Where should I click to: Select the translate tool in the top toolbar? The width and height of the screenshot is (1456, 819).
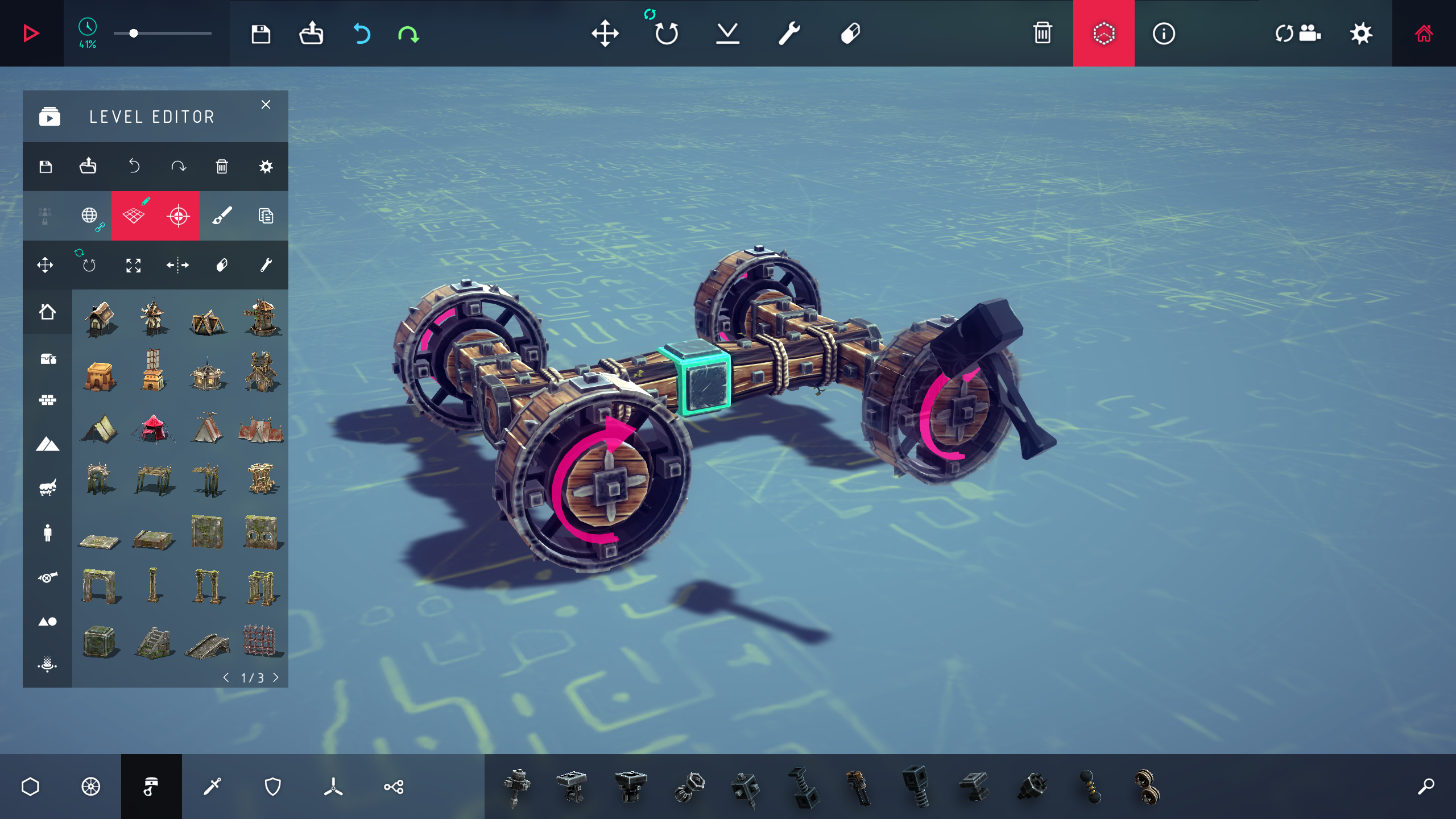pyautogui.click(x=606, y=34)
